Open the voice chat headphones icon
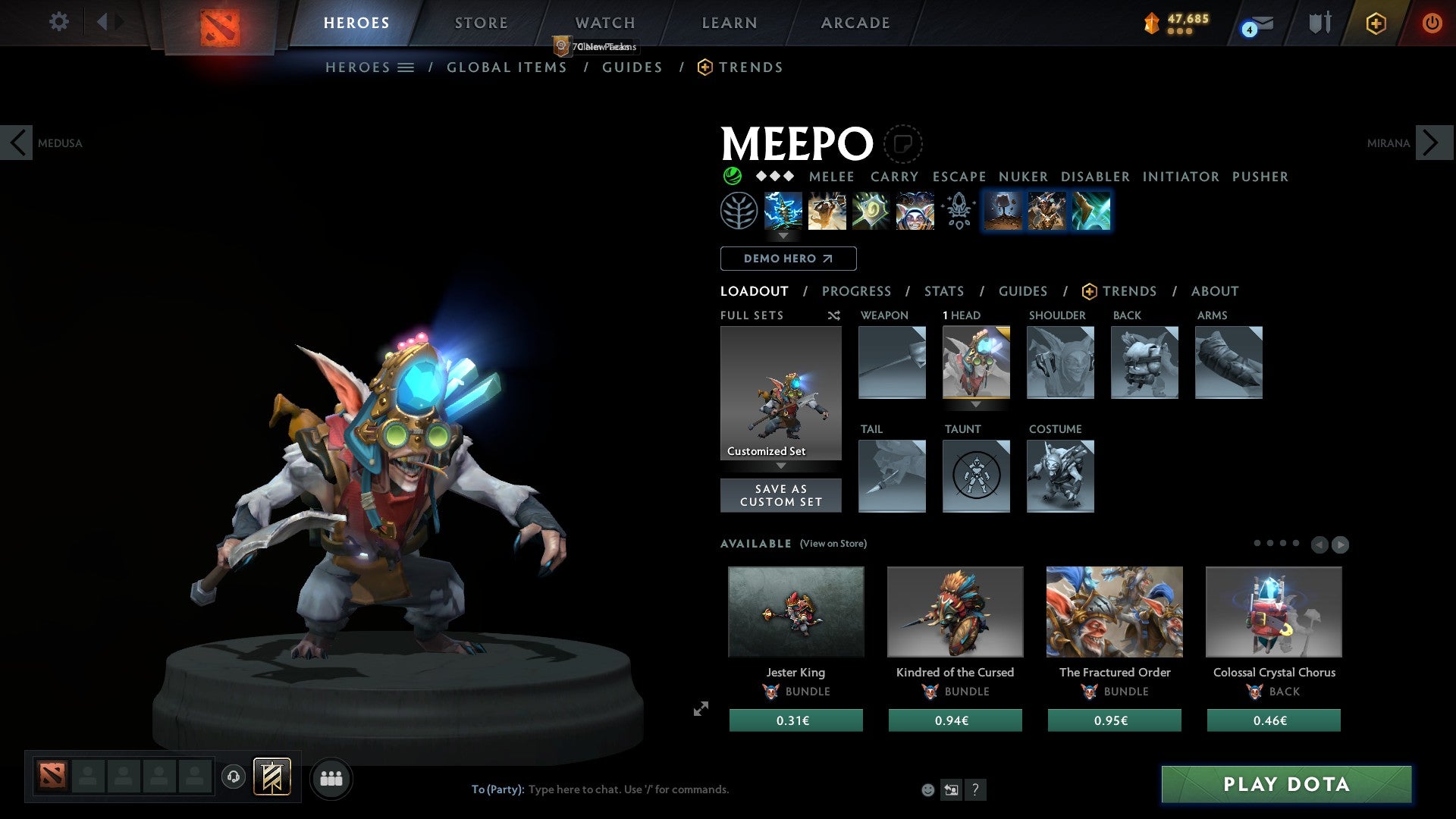 [234, 777]
